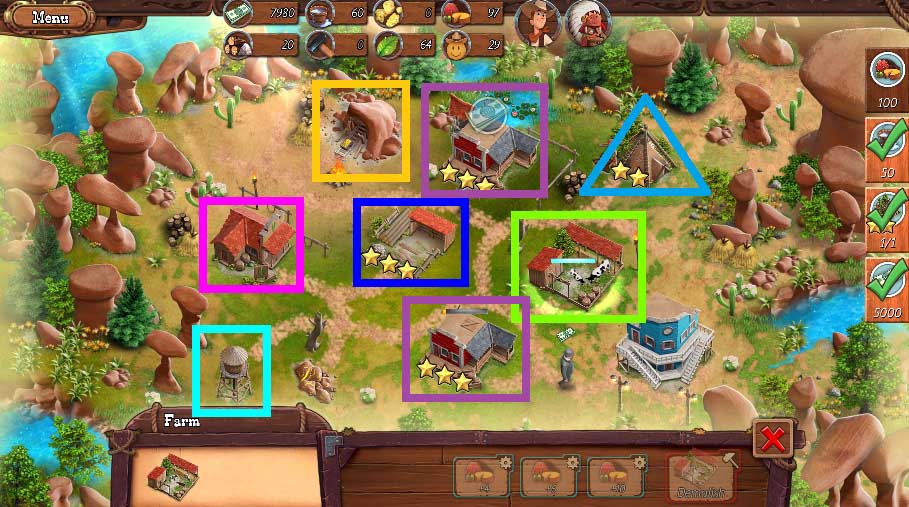View the completed objective showing 50
This screenshot has width=909, height=507.
[x=887, y=148]
